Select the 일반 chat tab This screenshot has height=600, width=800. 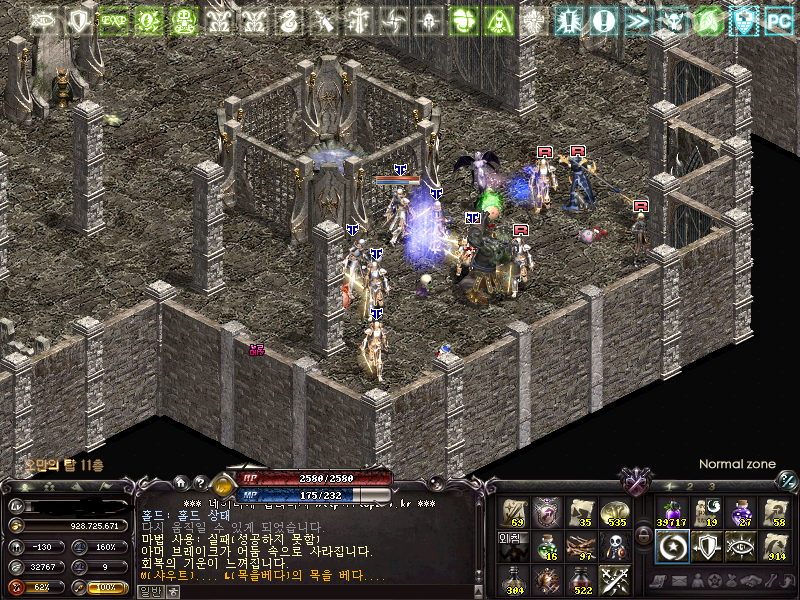pos(149,591)
